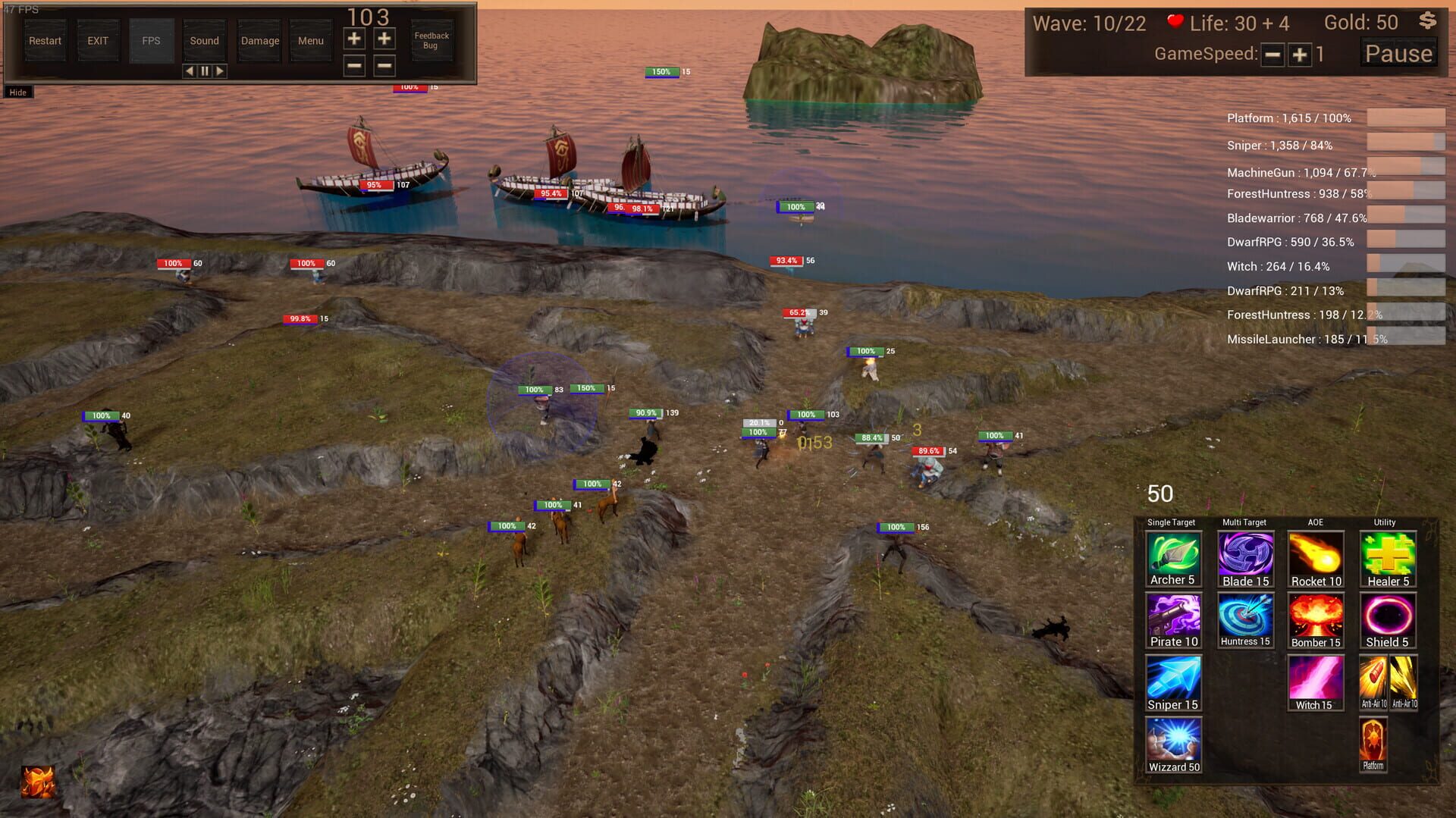Choose the Shield 5 utility icon
The height and width of the screenshot is (818, 1456).
click(1386, 618)
